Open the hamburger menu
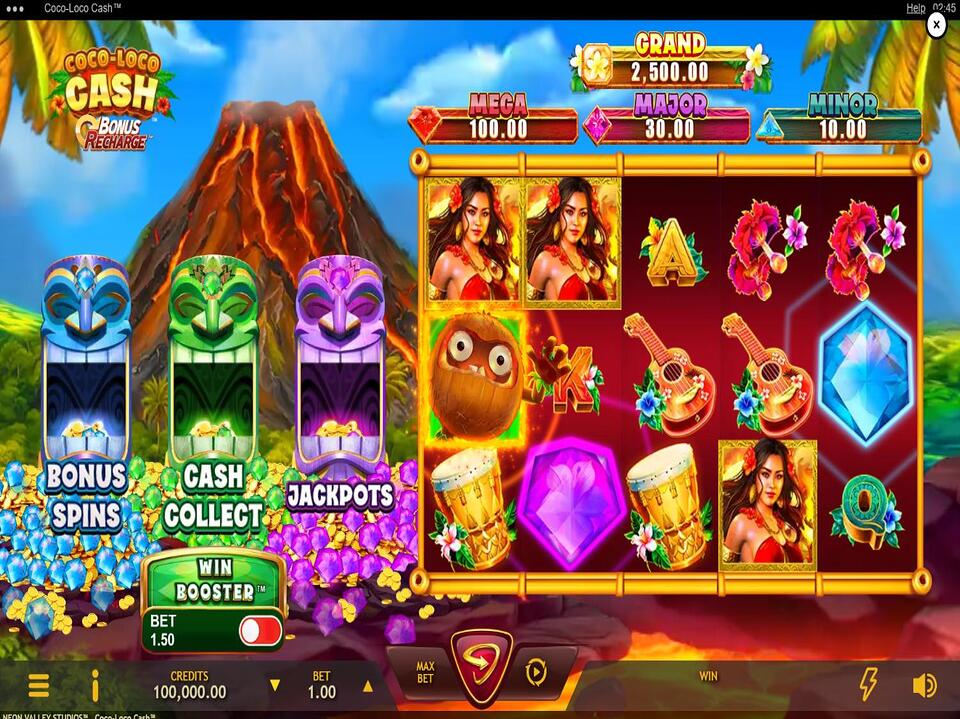This screenshot has width=960, height=719. pyautogui.click(x=38, y=685)
